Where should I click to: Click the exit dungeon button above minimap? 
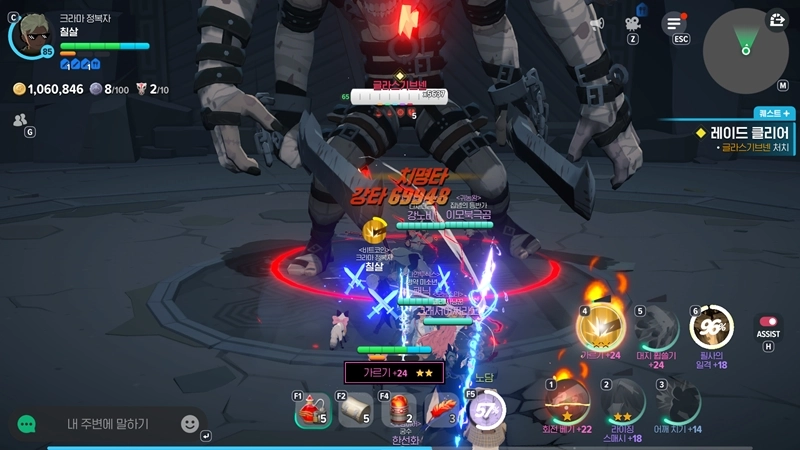(778, 20)
